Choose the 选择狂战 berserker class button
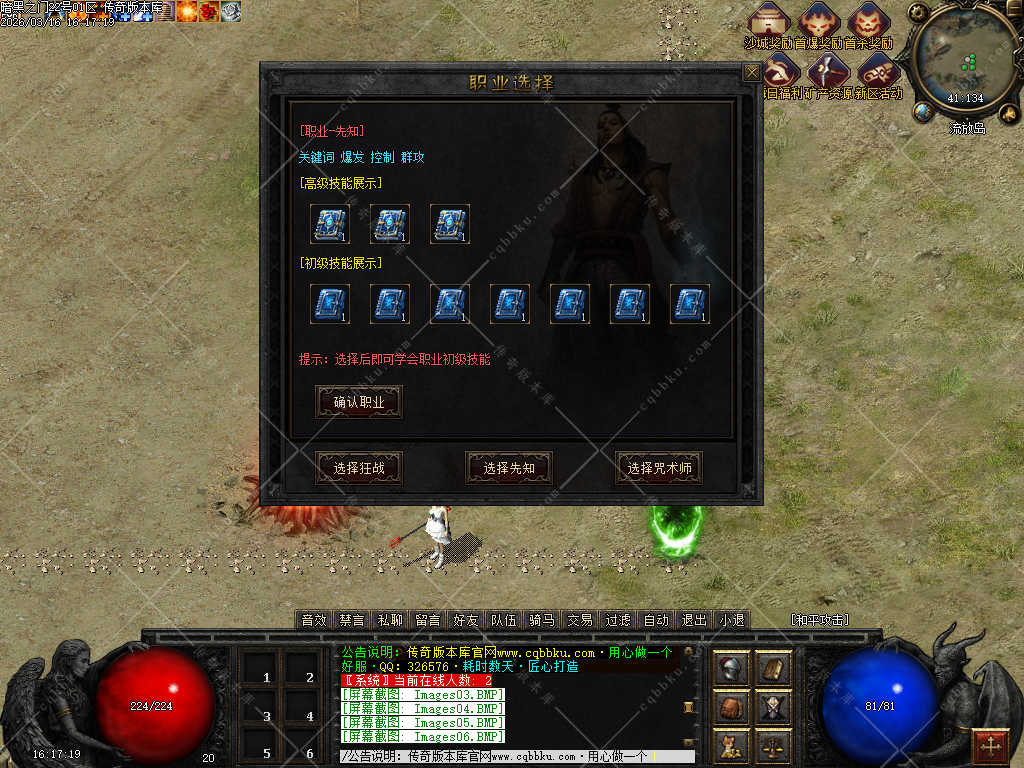This screenshot has height=768, width=1024. pyautogui.click(x=359, y=468)
